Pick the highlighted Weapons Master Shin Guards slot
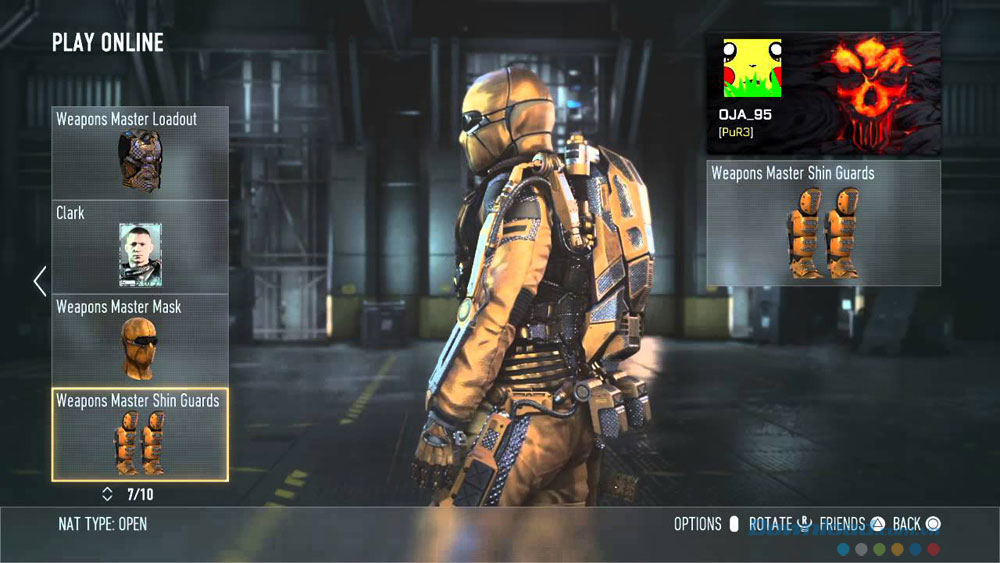The image size is (1000, 563). pyautogui.click(x=140, y=434)
